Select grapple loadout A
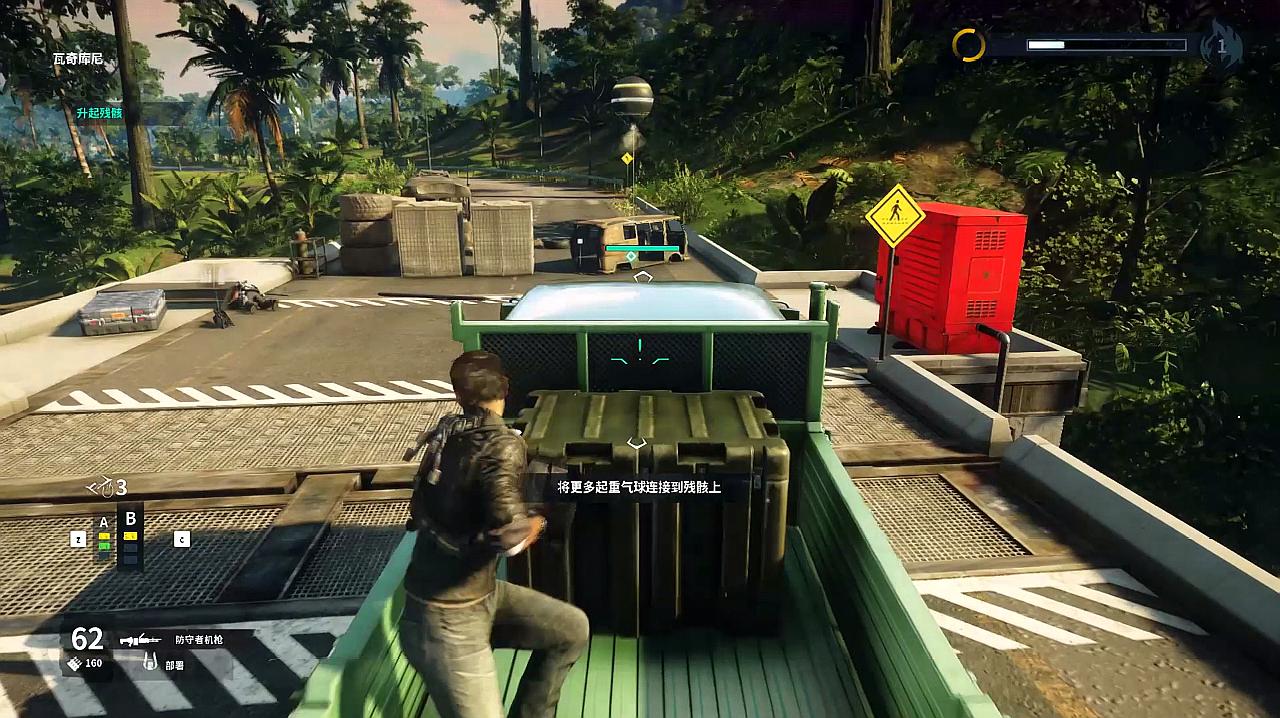This screenshot has width=1280, height=718. [104, 523]
